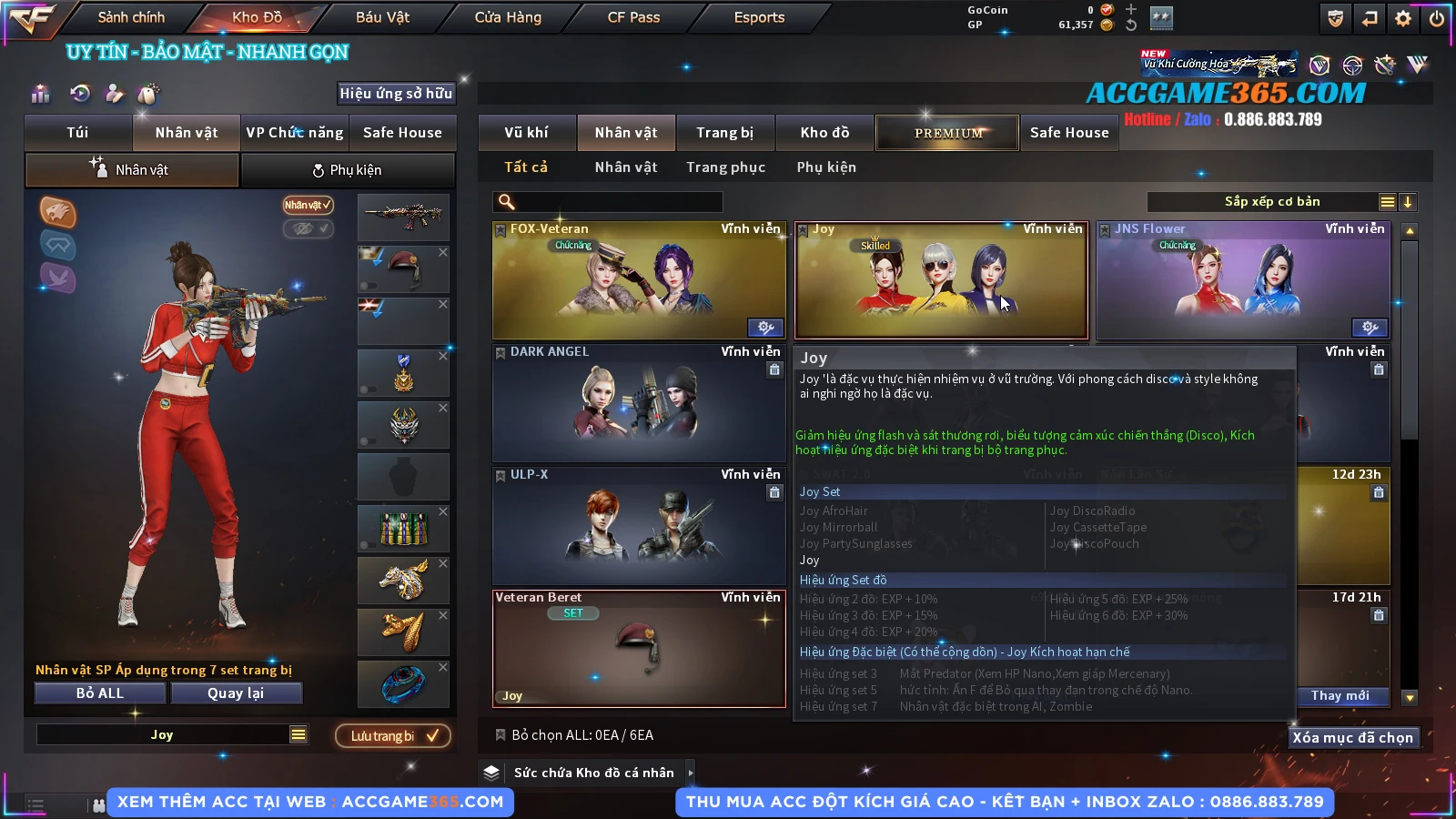Viewport: 1456px width, 819px height.
Task: Open the PREMIUM tab
Action: 947,133
